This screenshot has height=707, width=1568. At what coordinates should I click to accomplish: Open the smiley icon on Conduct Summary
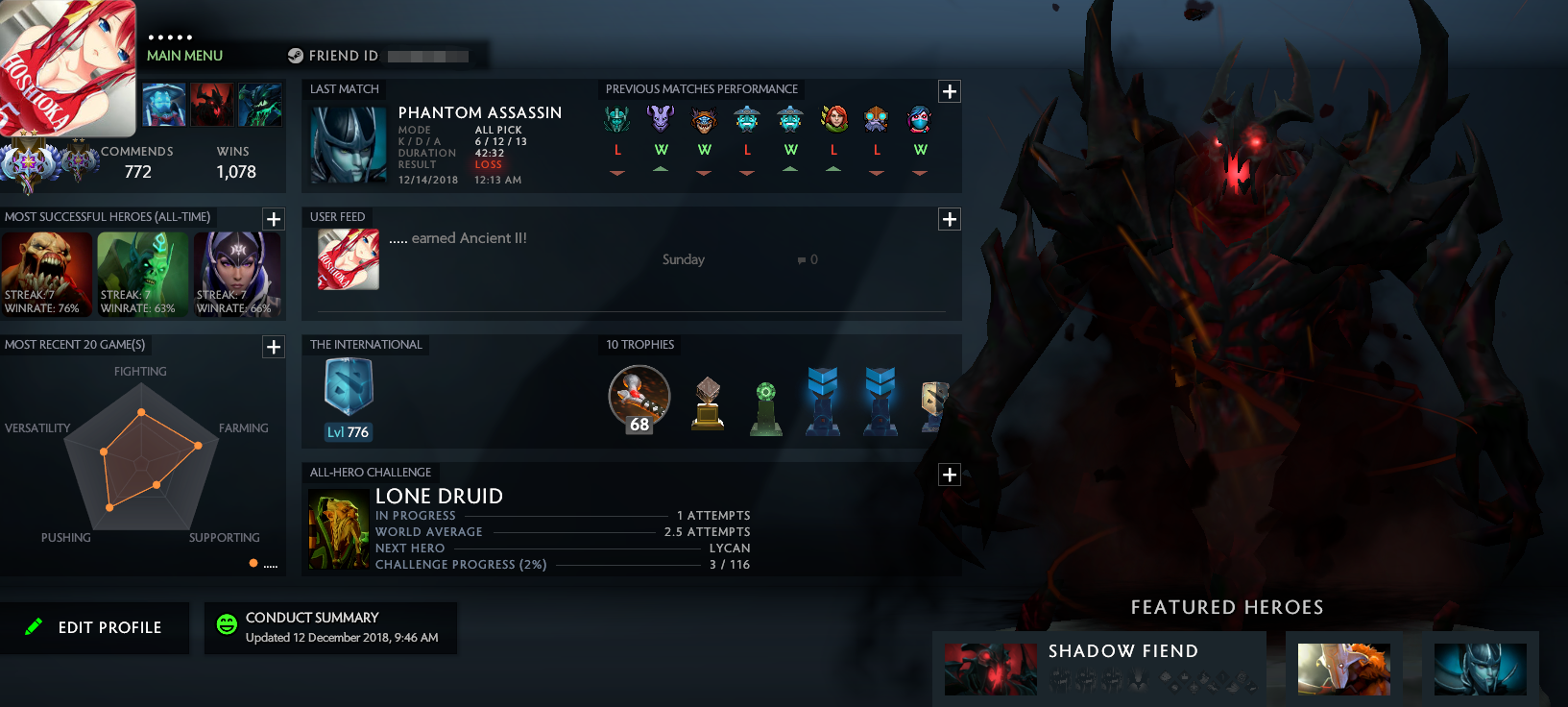pos(227,624)
